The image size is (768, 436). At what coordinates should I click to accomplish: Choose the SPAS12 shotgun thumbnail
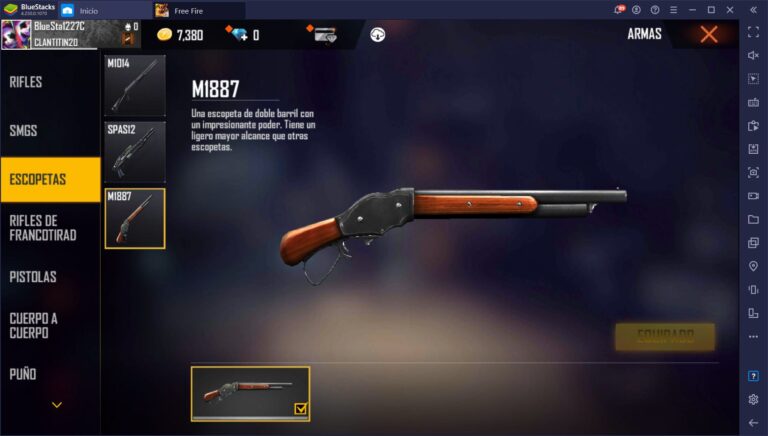[135, 152]
